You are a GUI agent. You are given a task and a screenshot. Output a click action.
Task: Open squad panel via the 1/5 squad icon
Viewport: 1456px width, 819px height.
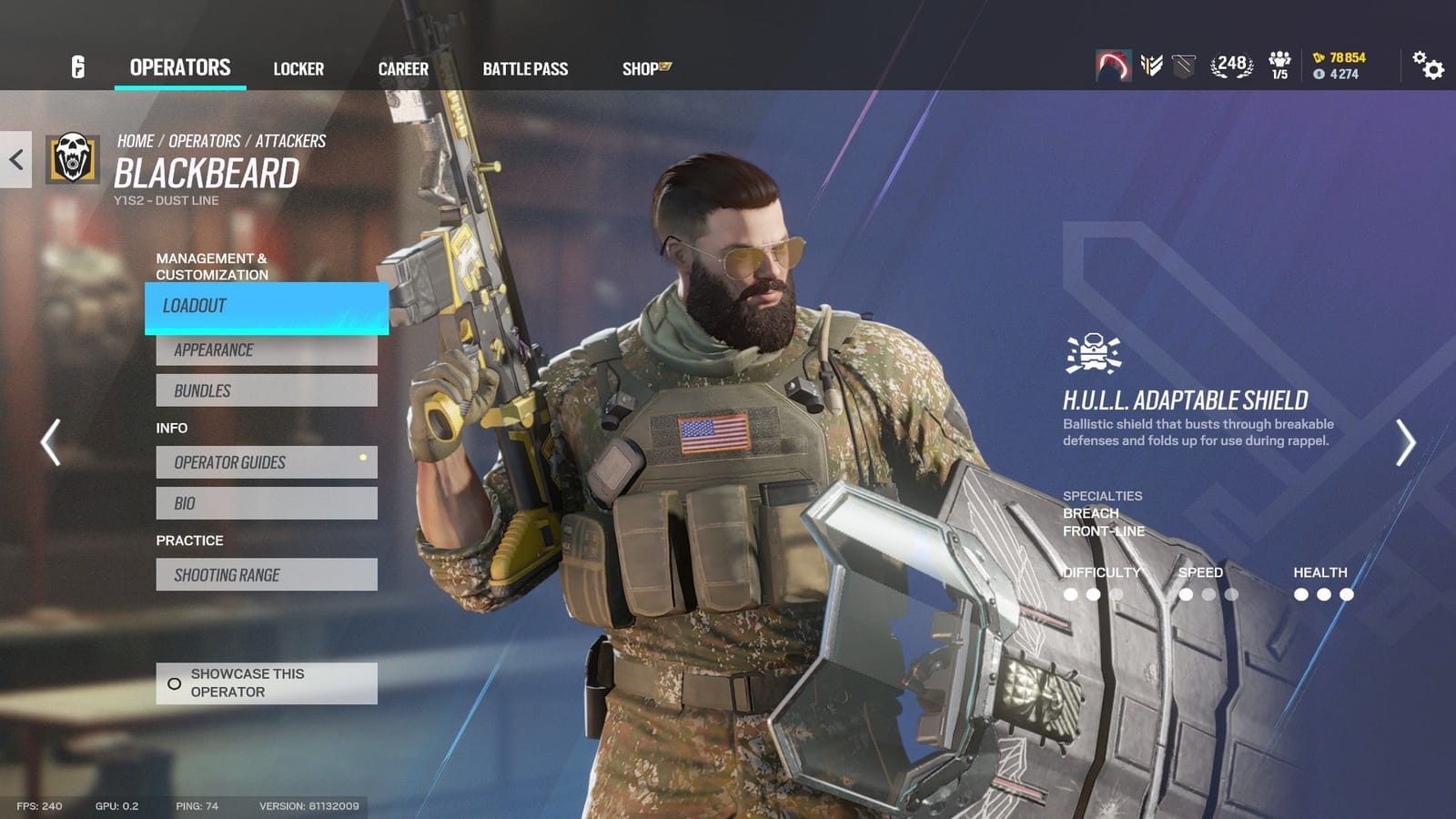1279,66
